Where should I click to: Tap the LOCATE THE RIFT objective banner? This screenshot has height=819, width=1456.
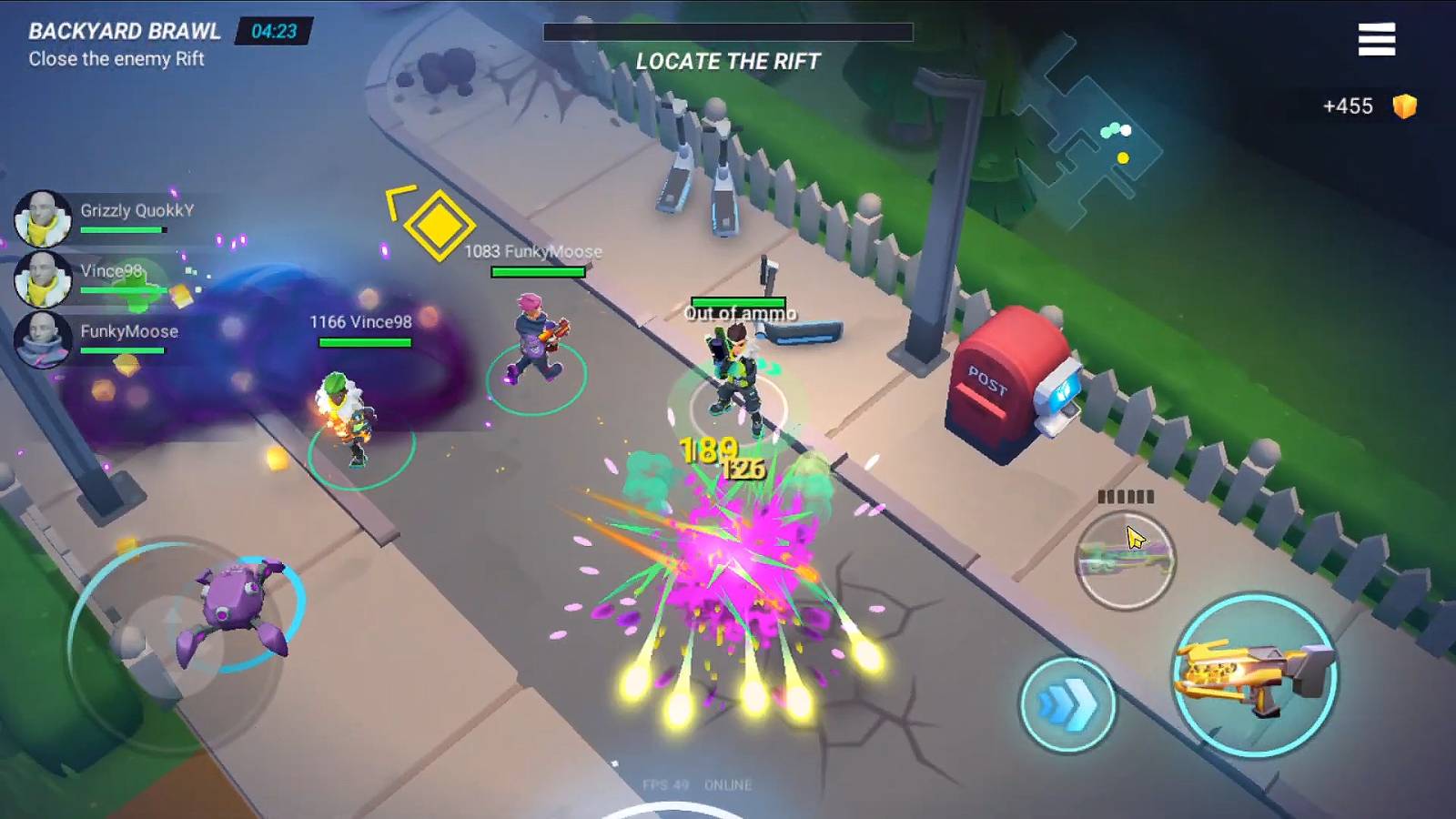[728, 62]
